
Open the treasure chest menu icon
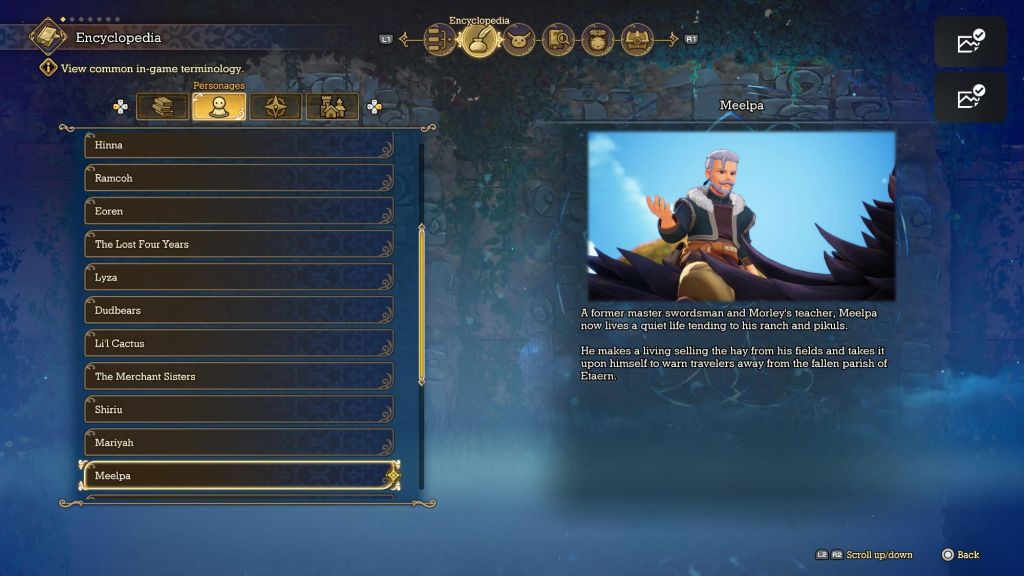[x=637, y=40]
